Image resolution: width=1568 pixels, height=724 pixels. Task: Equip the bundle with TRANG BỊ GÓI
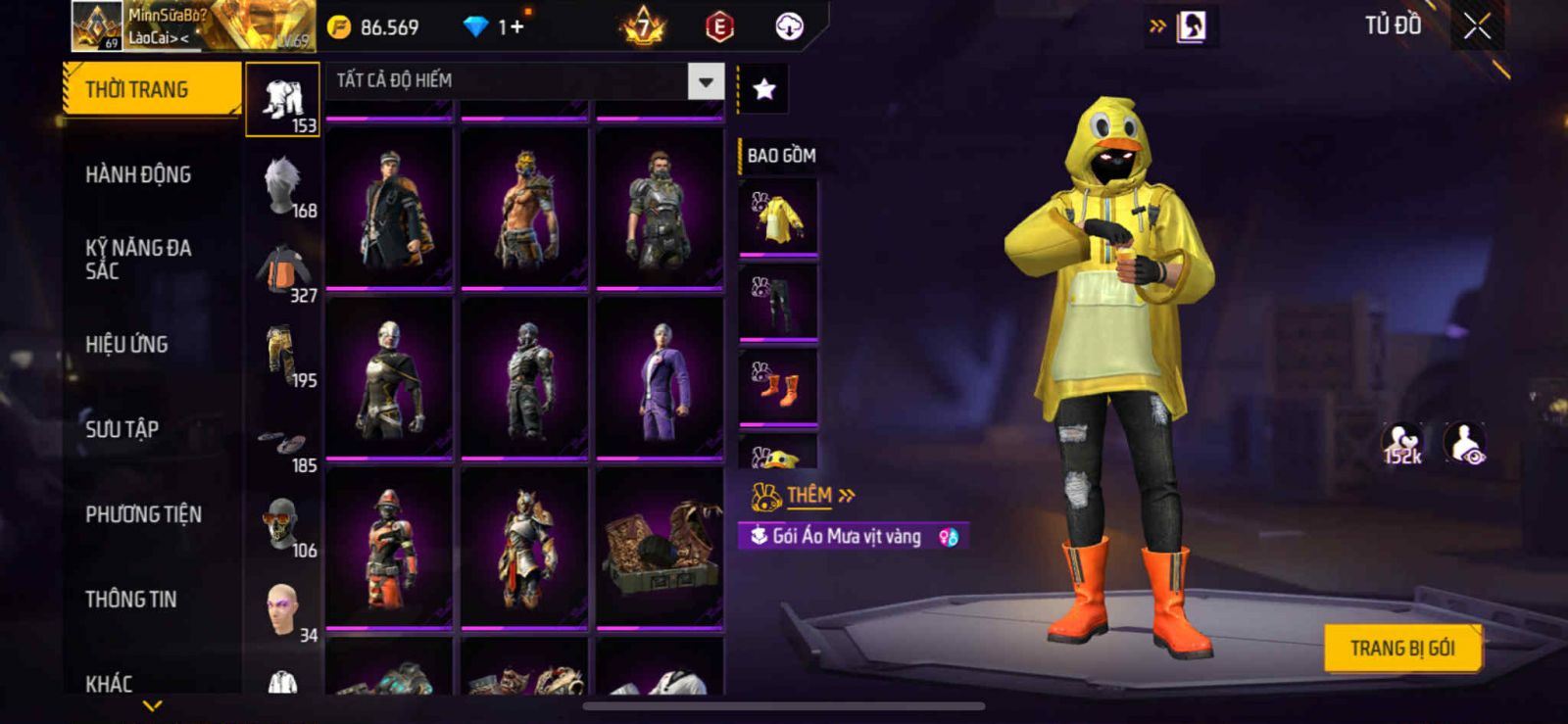click(1402, 648)
